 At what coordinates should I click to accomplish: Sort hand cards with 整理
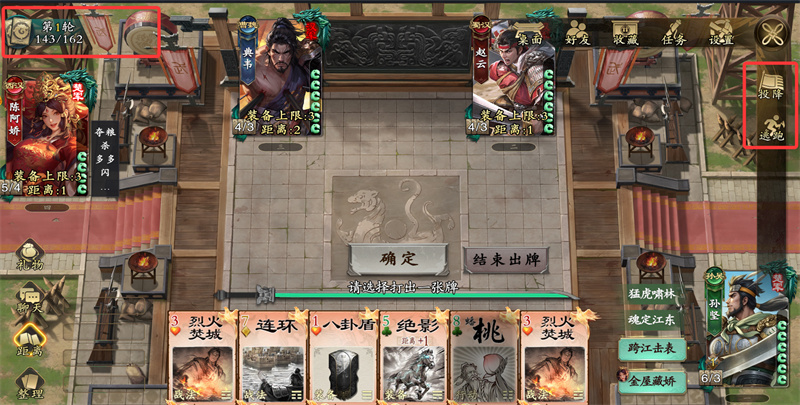[29, 385]
